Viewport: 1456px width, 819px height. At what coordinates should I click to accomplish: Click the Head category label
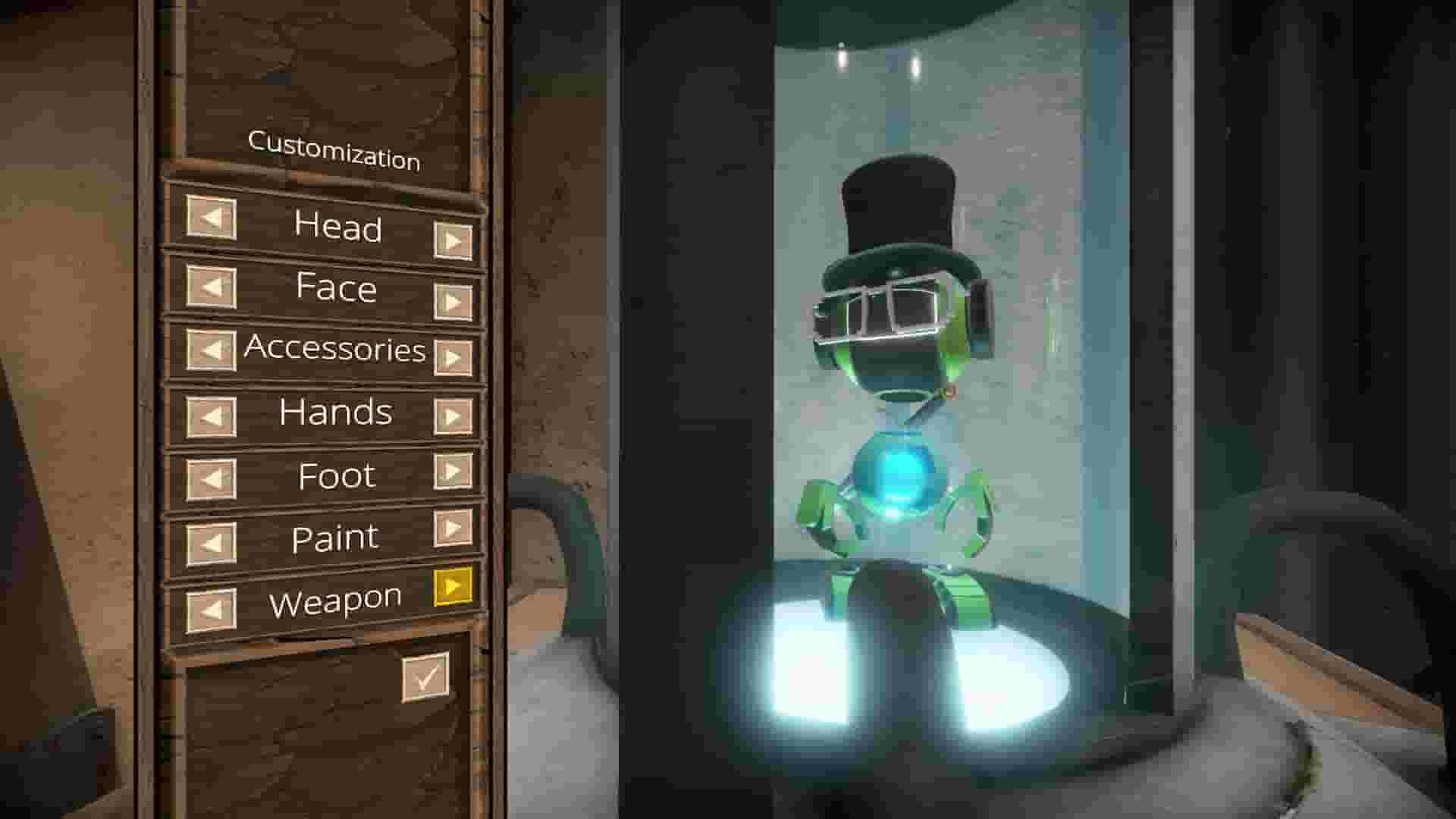click(339, 227)
